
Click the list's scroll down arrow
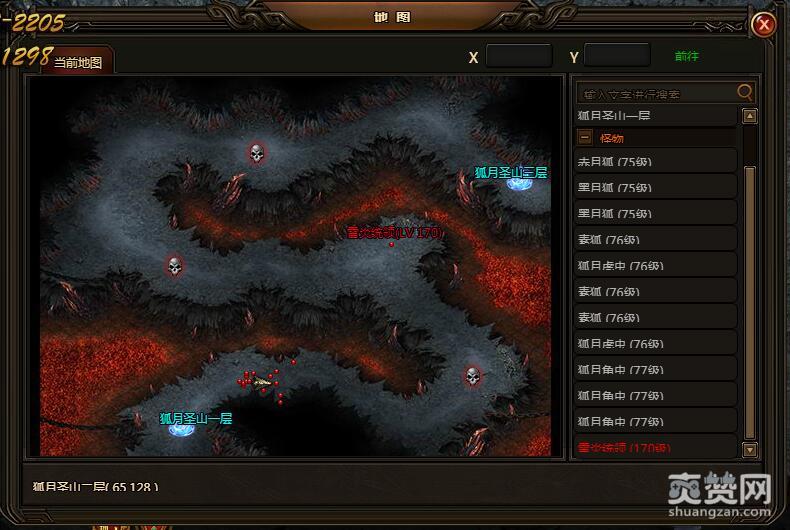pyautogui.click(x=750, y=449)
